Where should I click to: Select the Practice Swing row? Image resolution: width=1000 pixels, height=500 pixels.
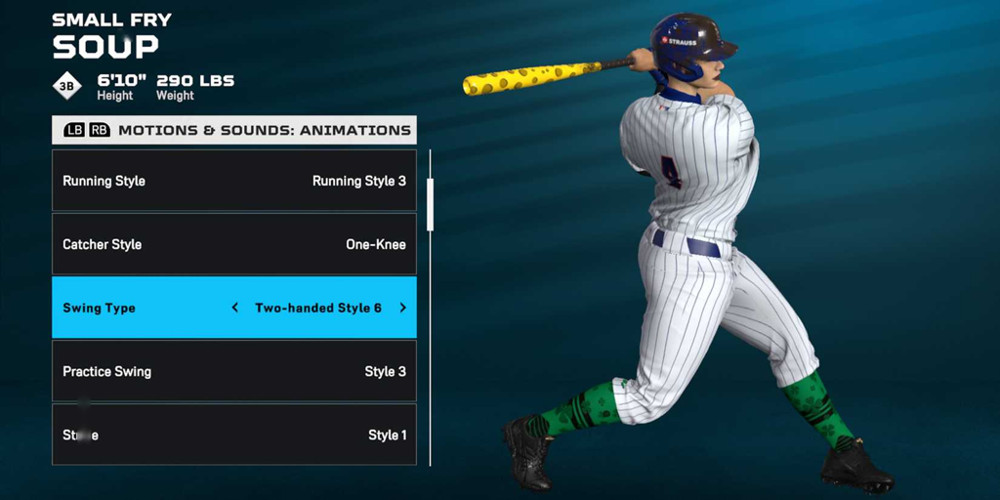(234, 371)
